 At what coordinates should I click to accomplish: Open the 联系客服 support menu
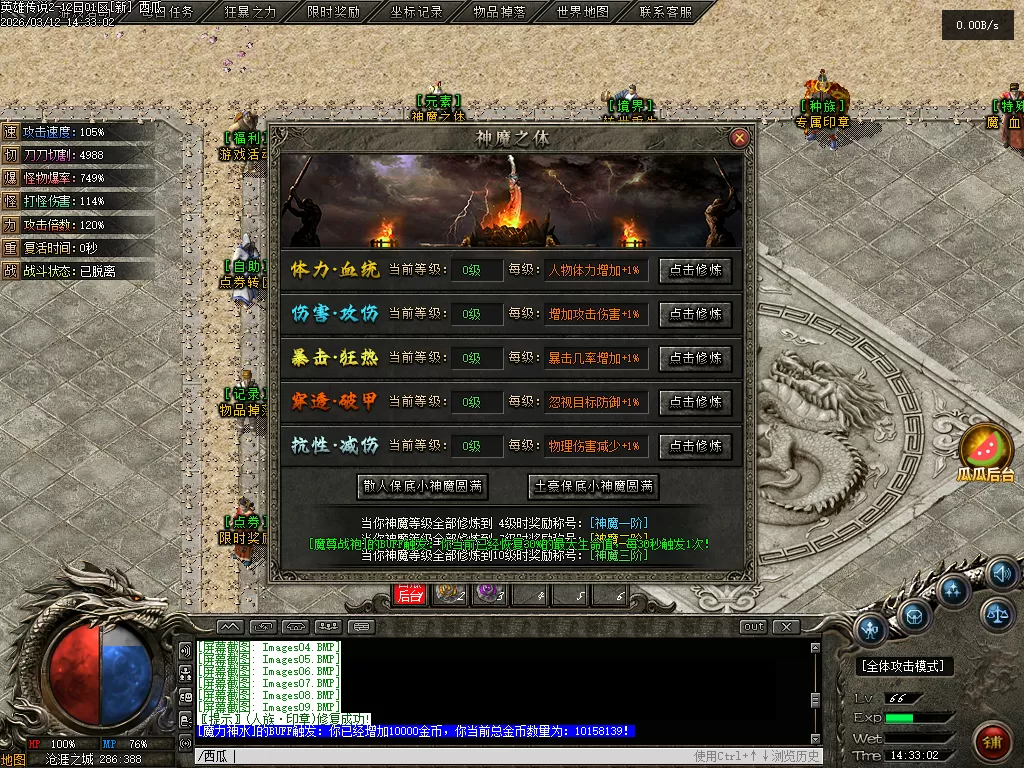coord(665,12)
